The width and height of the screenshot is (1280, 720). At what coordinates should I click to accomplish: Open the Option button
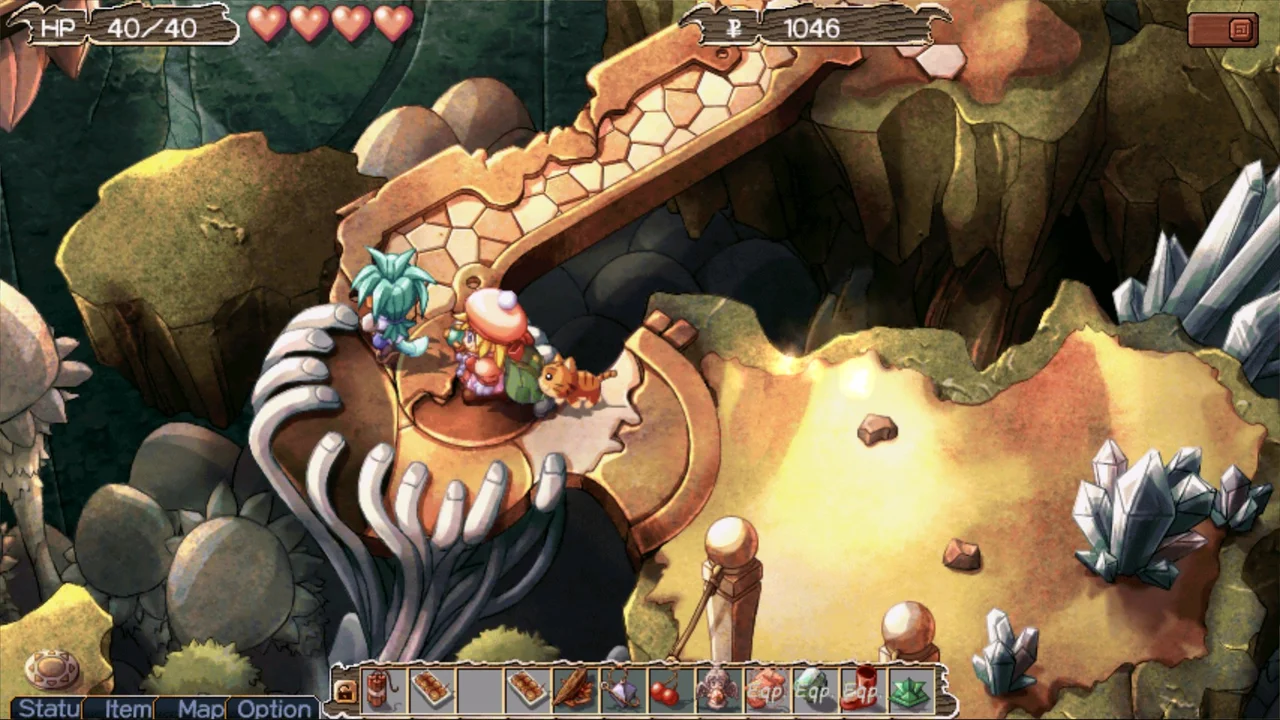pos(274,709)
